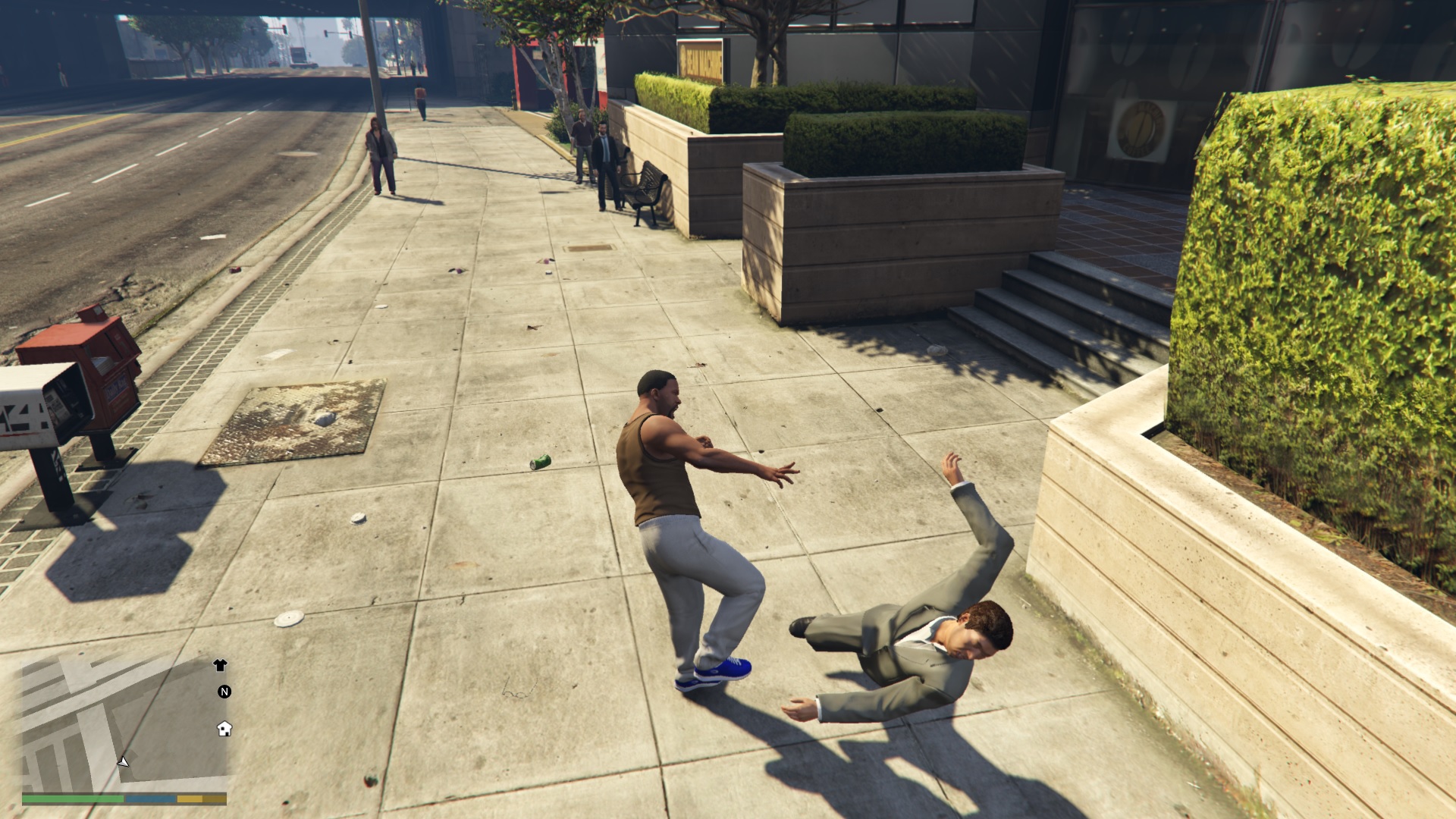1456x819 pixels.
Task: Click the yellow special ability bar segment
Action: pos(189,800)
